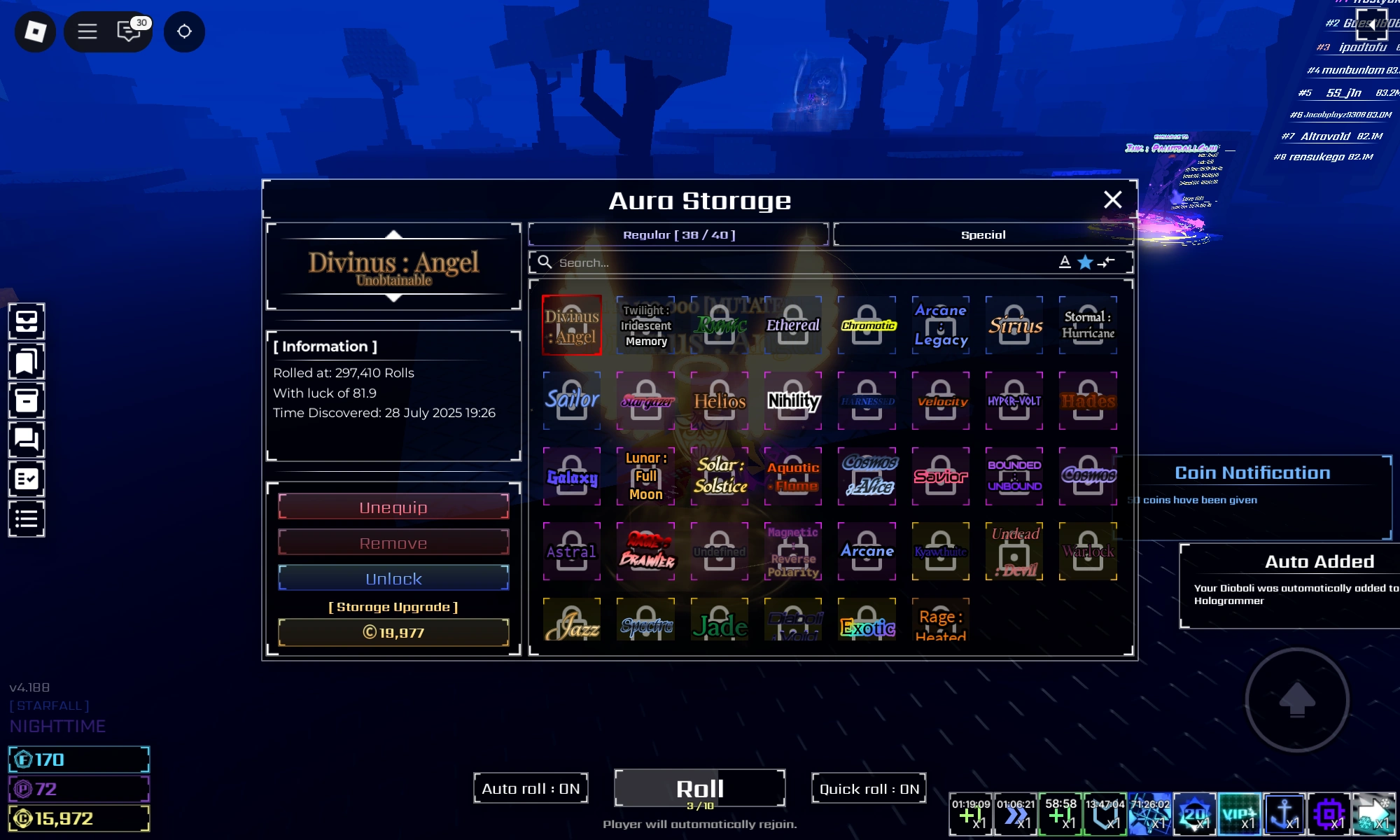Toggle the star favorites filter in search bar
Viewport: 1400px width, 840px height.
tap(1085, 262)
